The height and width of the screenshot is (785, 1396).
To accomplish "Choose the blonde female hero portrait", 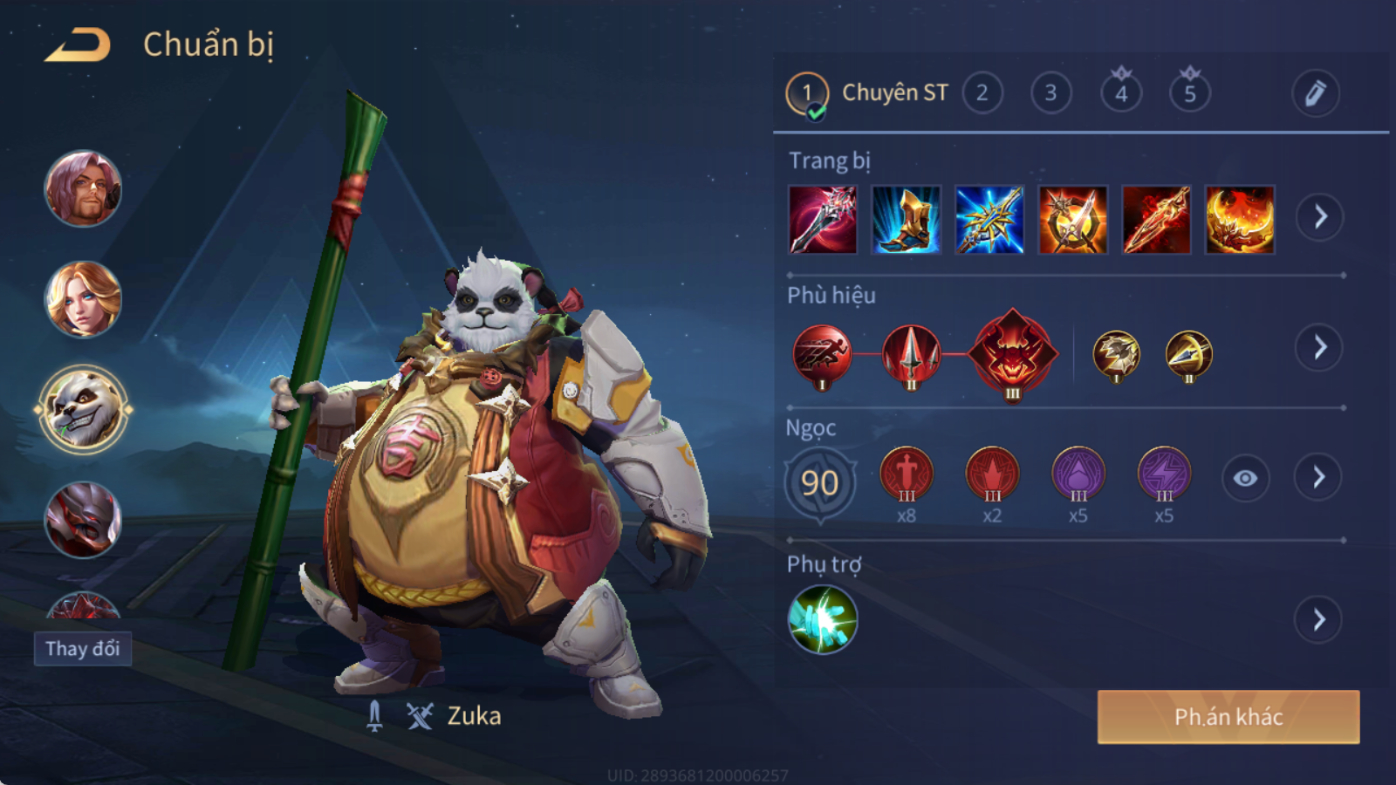I will 83,299.
